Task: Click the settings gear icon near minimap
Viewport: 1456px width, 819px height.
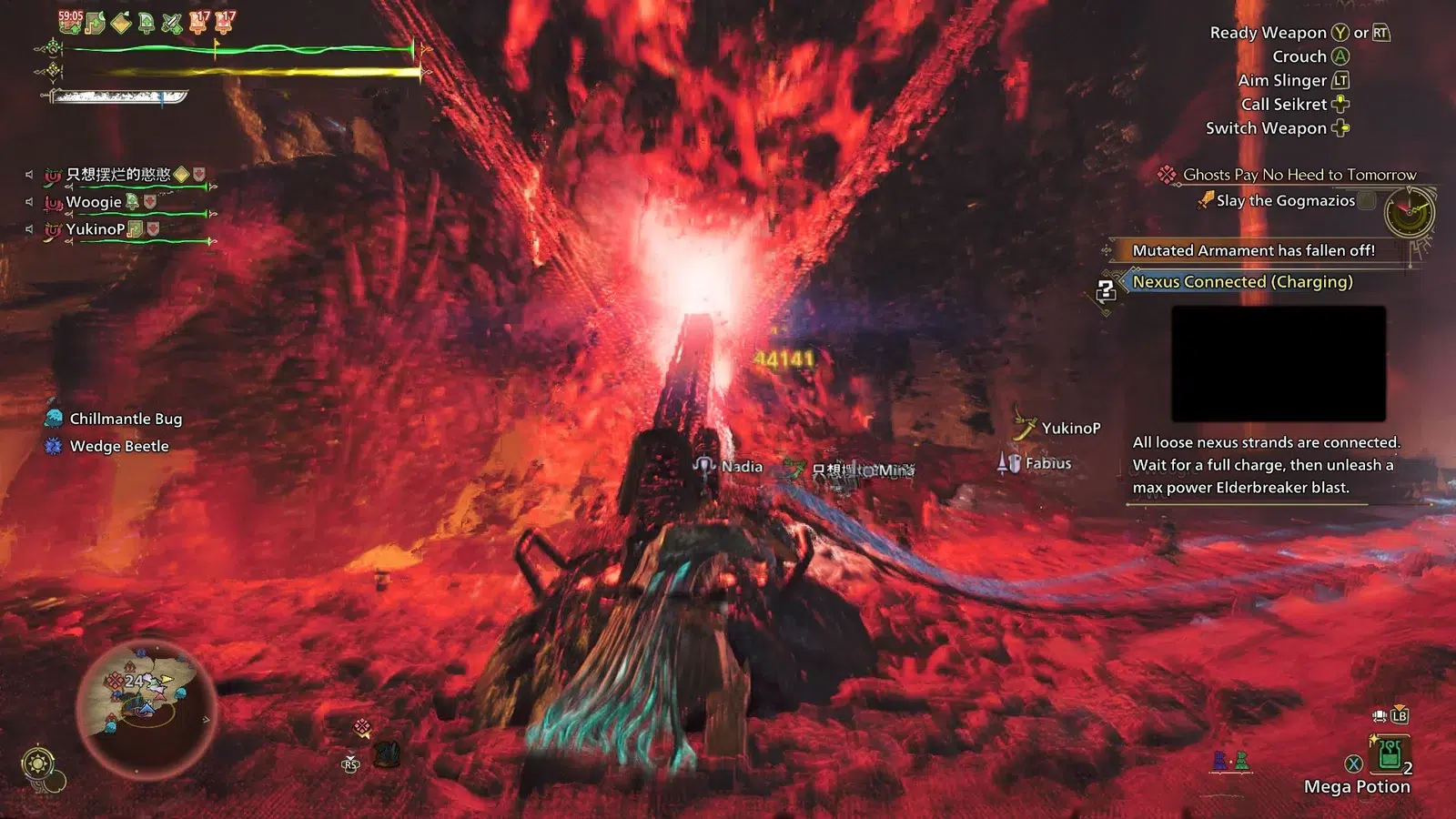Action: click(37, 763)
